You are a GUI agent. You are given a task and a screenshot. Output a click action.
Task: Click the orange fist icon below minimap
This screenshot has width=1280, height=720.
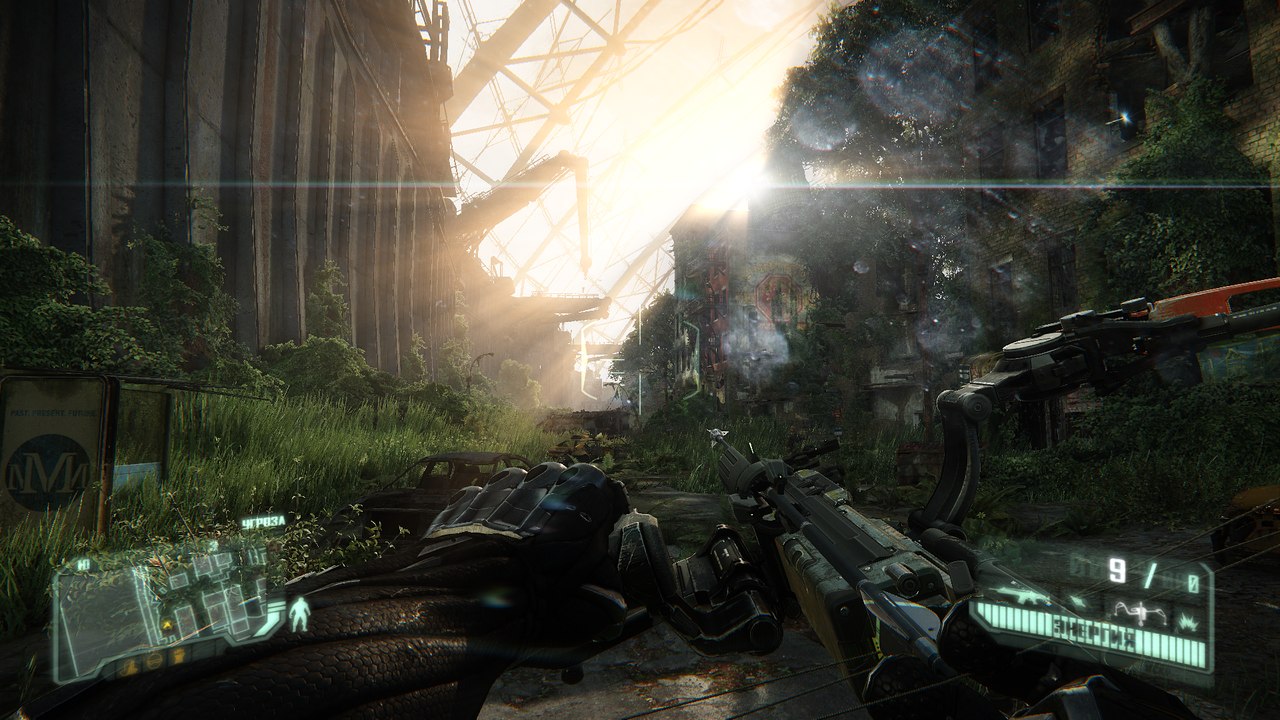tap(179, 656)
